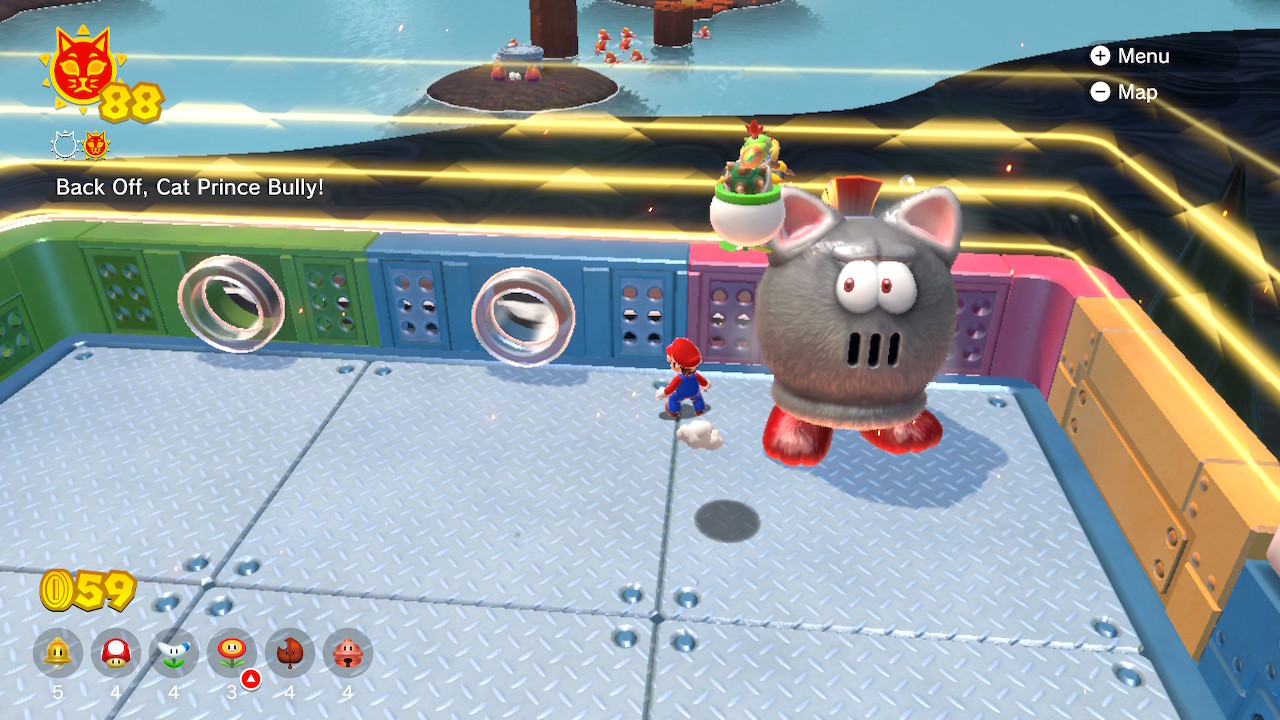The height and width of the screenshot is (720, 1280).
Task: Select the Super Leaf reserve item
Action: point(290,653)
